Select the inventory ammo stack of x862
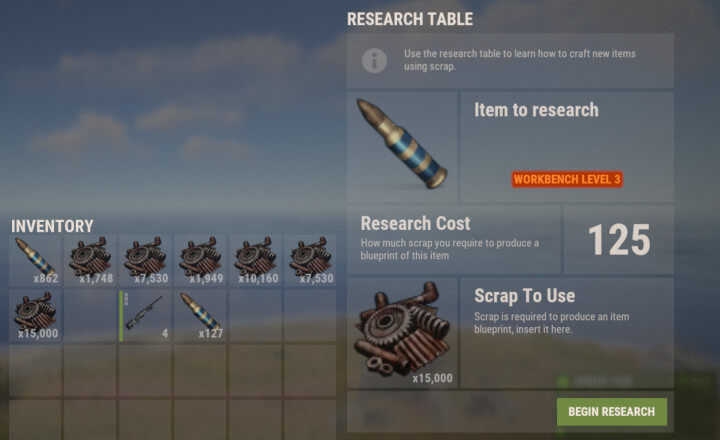Viewport: 720px width, 440px height. coord(35,261)
